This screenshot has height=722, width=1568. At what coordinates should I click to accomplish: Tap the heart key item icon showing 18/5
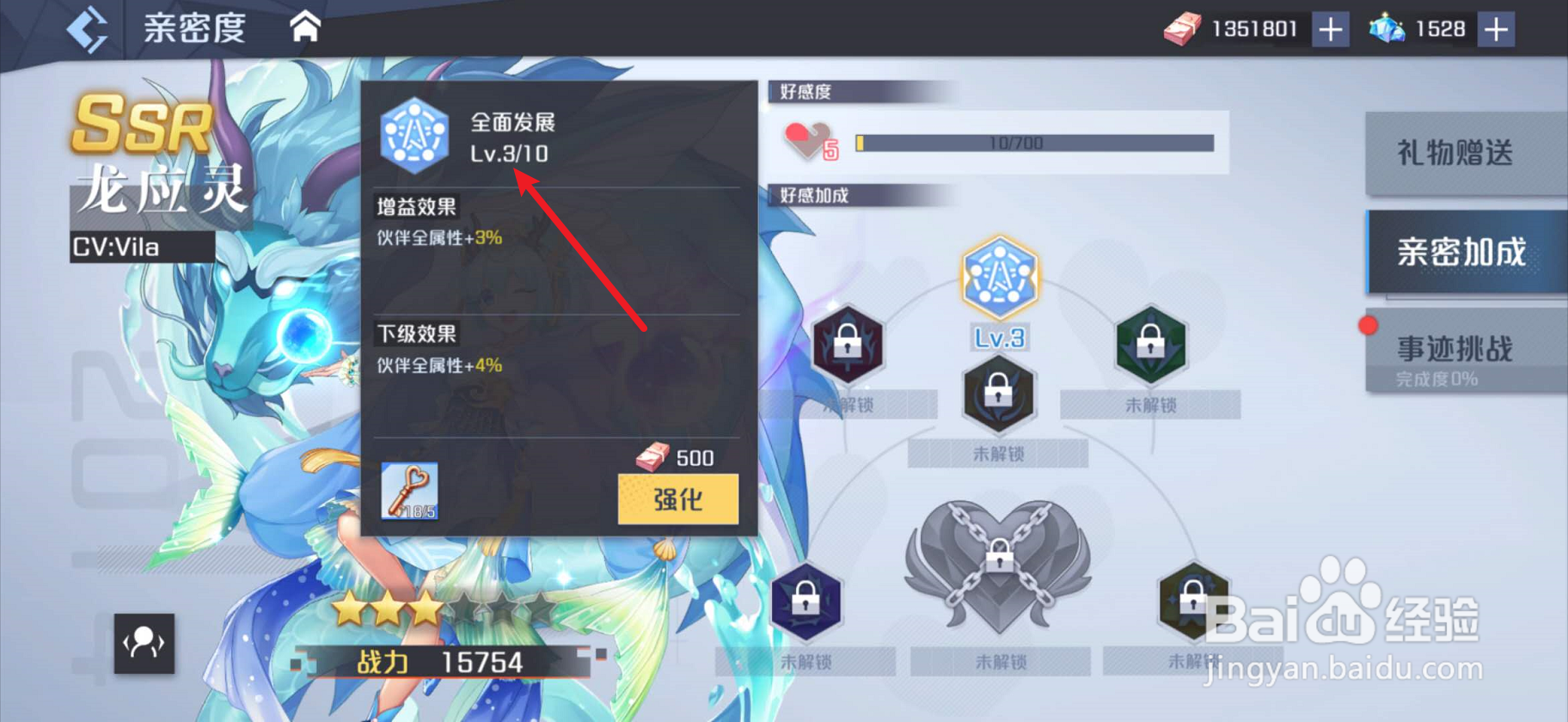pyautogui.click(x=411, y=493)
